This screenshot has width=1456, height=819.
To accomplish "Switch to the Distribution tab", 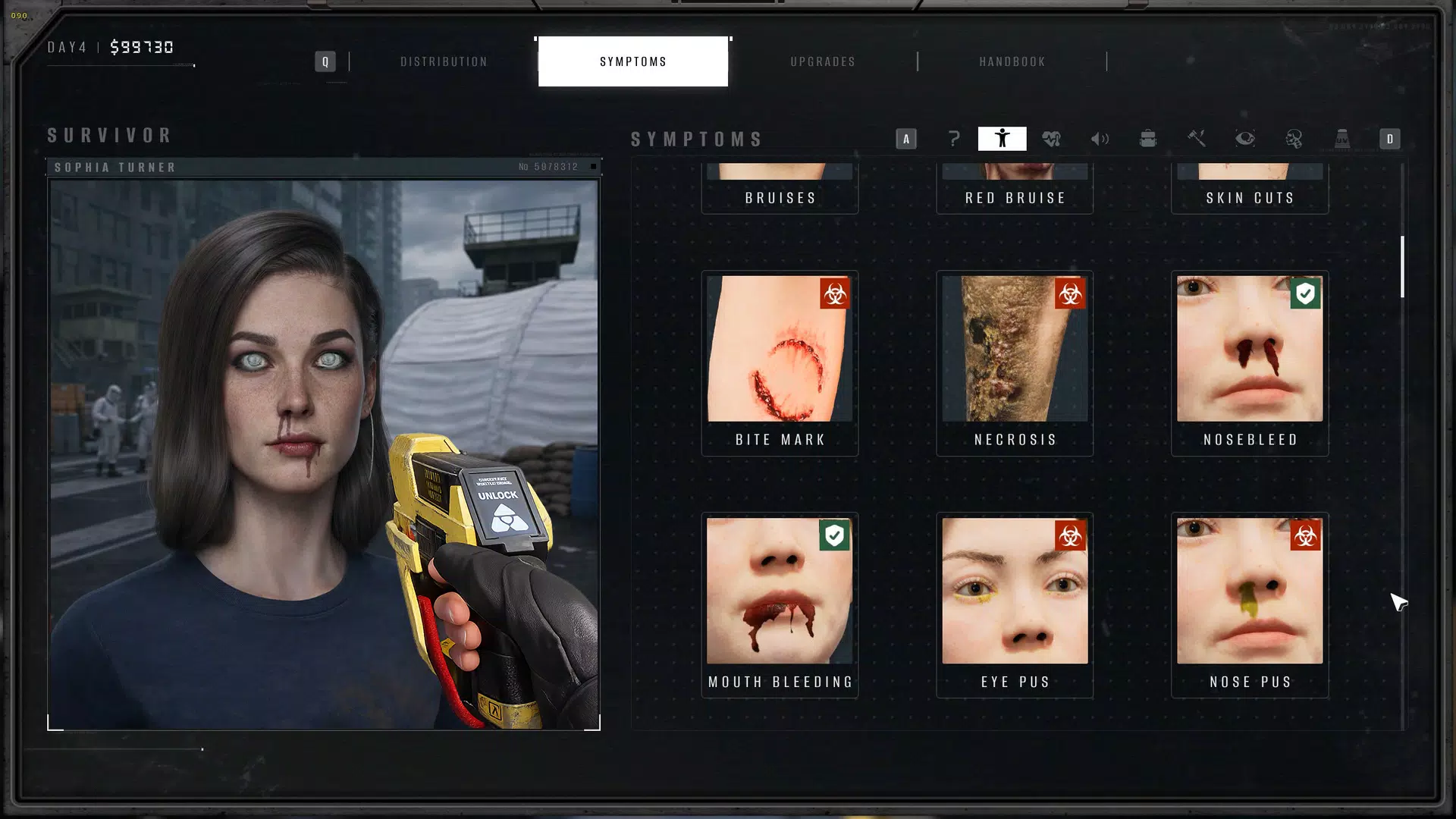I will (444, 61).
